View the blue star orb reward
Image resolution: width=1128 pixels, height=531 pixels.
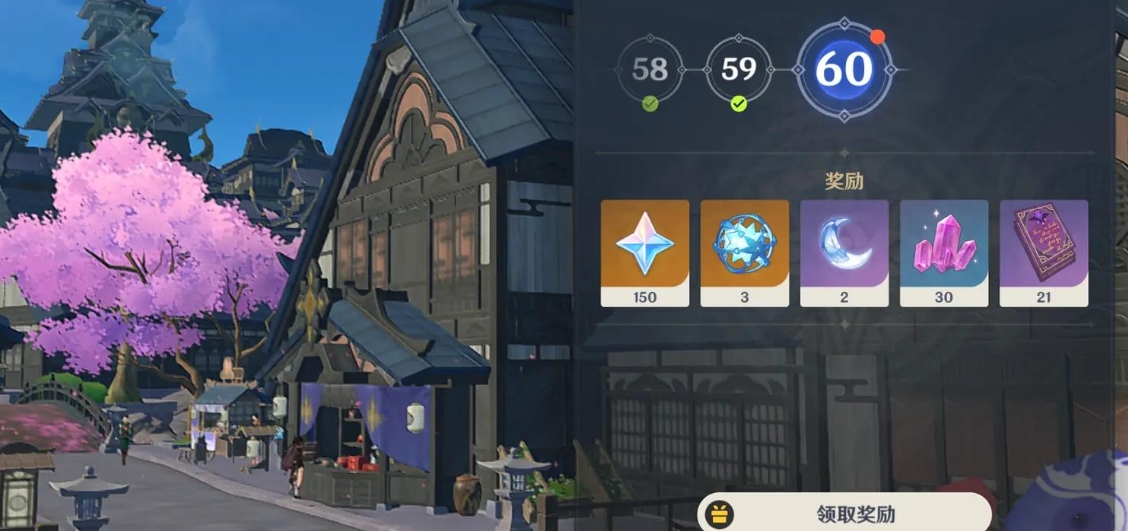click(745, 252)
